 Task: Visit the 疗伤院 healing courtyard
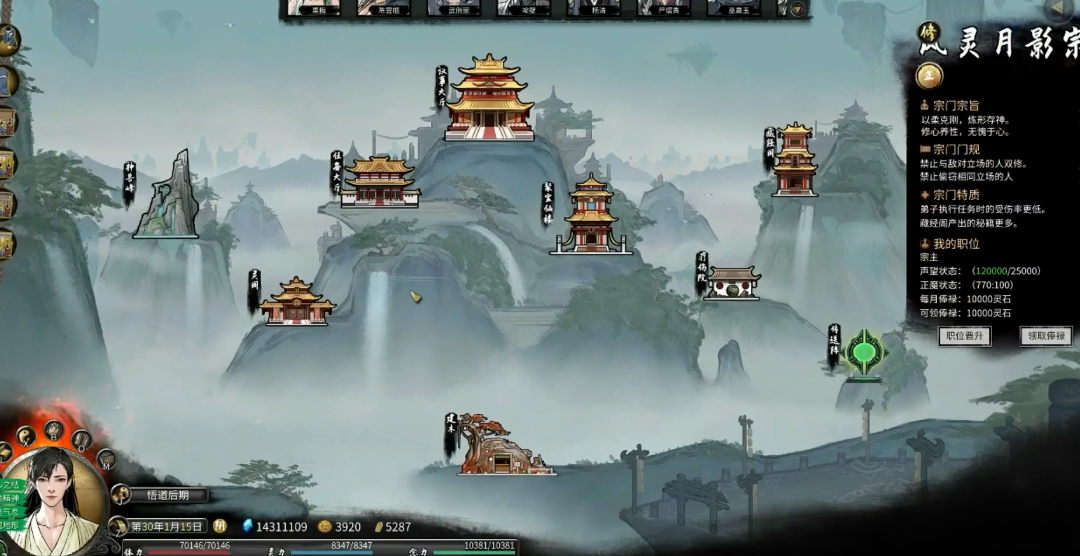pyautogui.click(x=731, y=283)
